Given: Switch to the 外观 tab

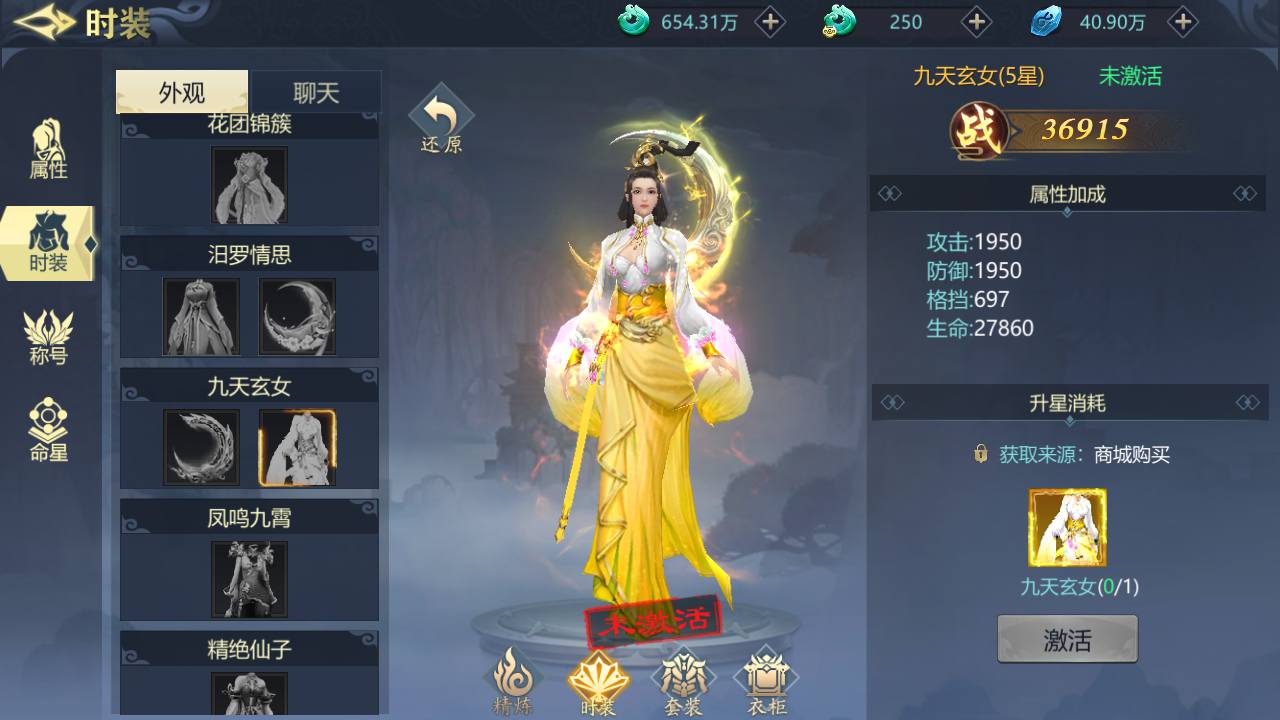Looking at the screenshot, I should tap(181, 91).
